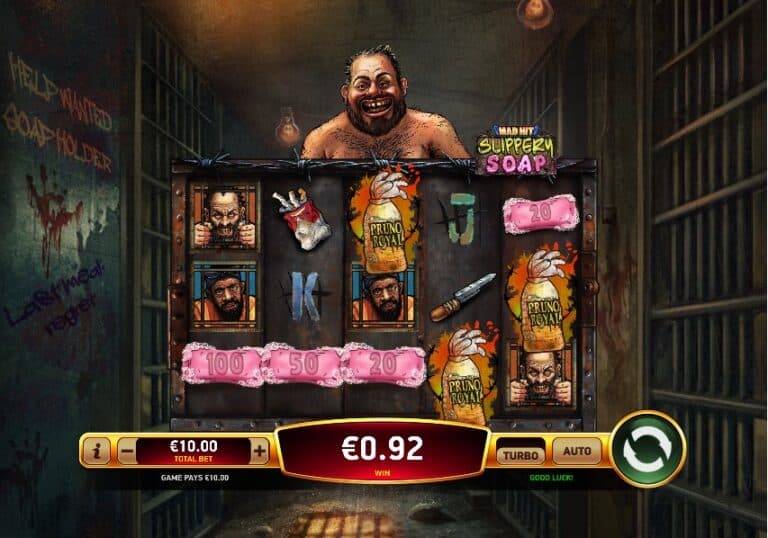Open the Auto spin options
768x538 pixels.
[576, 451]
